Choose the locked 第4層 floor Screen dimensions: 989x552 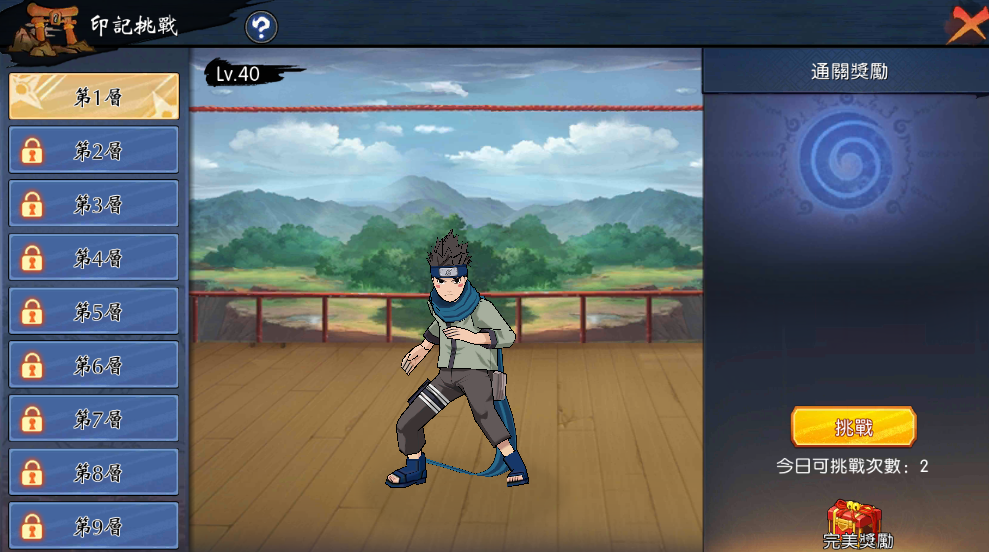[x=94, y=258]
